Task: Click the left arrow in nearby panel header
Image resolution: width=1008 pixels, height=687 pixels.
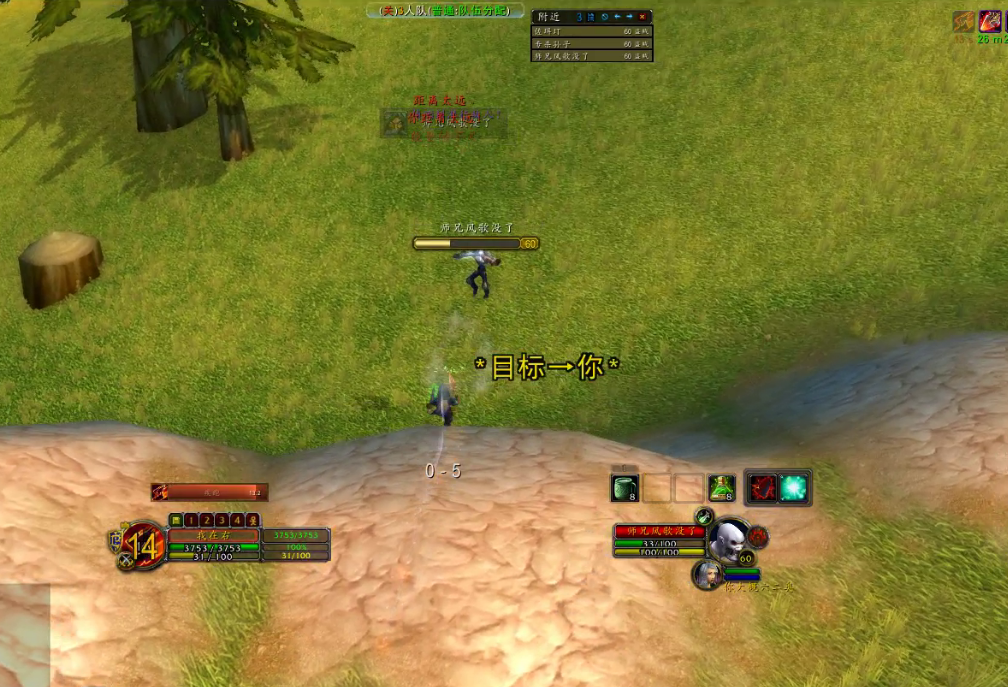Action: coord(617,17)
